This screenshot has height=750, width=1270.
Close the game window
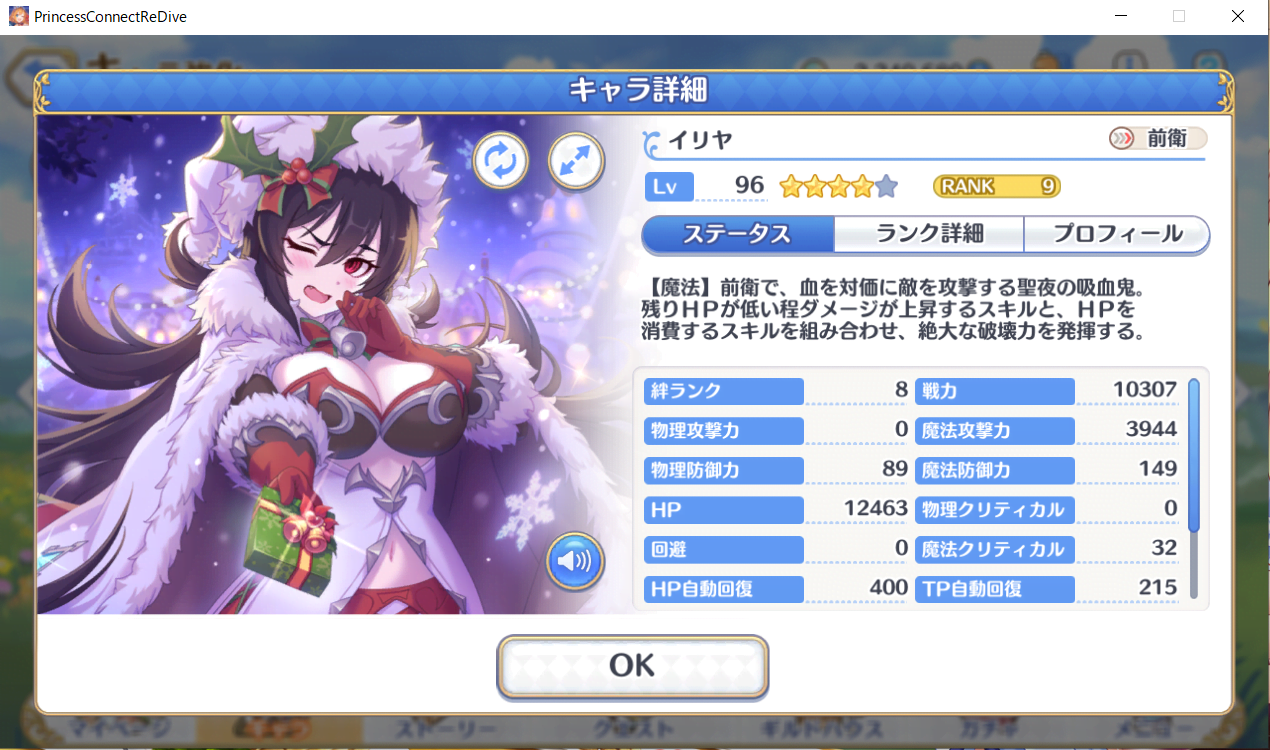[x=1237, y=16]
